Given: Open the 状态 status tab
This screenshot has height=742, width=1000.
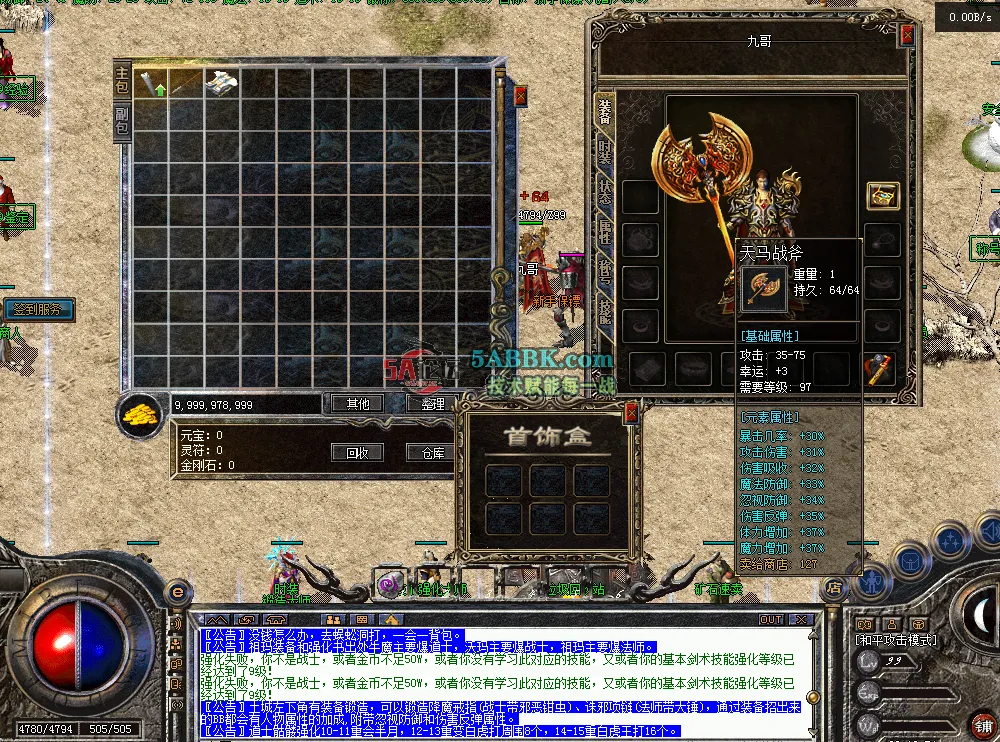Looking at the screenshot, I should [x=605, y=193].
